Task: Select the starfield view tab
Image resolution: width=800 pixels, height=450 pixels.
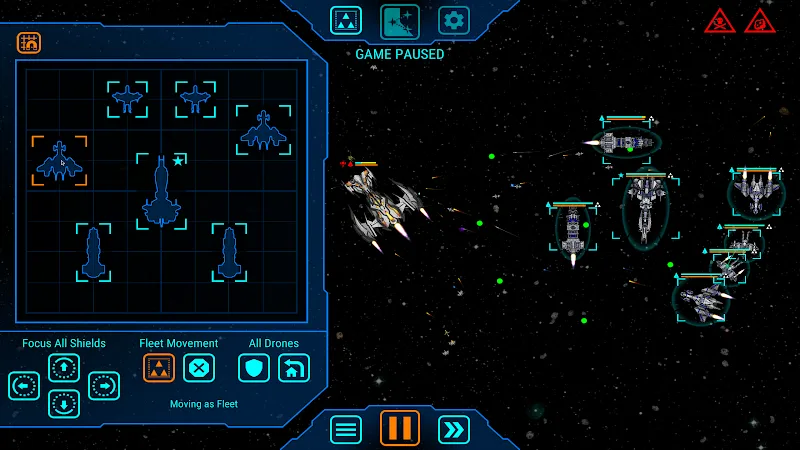Action: (400, 20)
